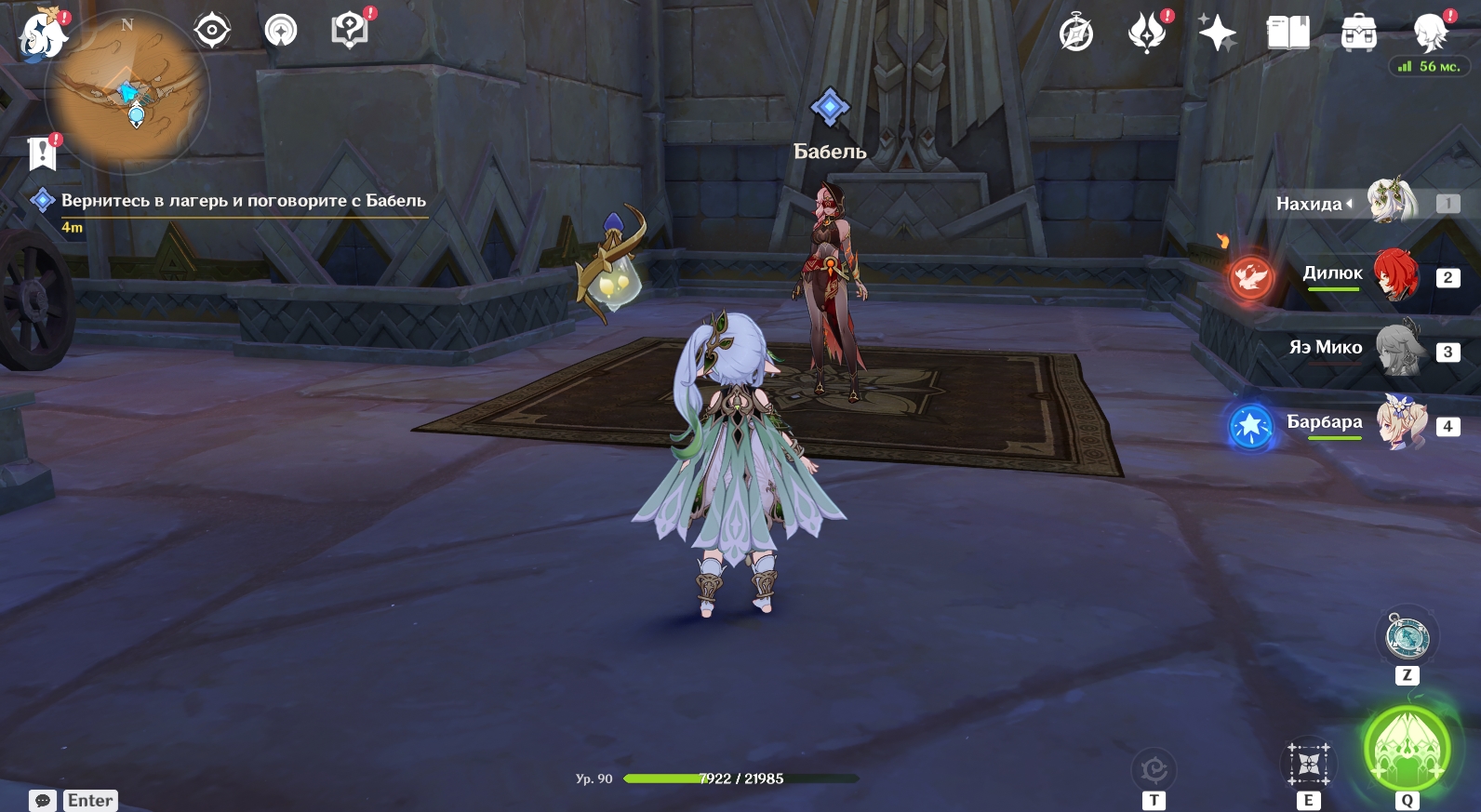Open the chat box speech bubble
The width and height of the screenshot is (1481, 812).
[x=43, y=800]
